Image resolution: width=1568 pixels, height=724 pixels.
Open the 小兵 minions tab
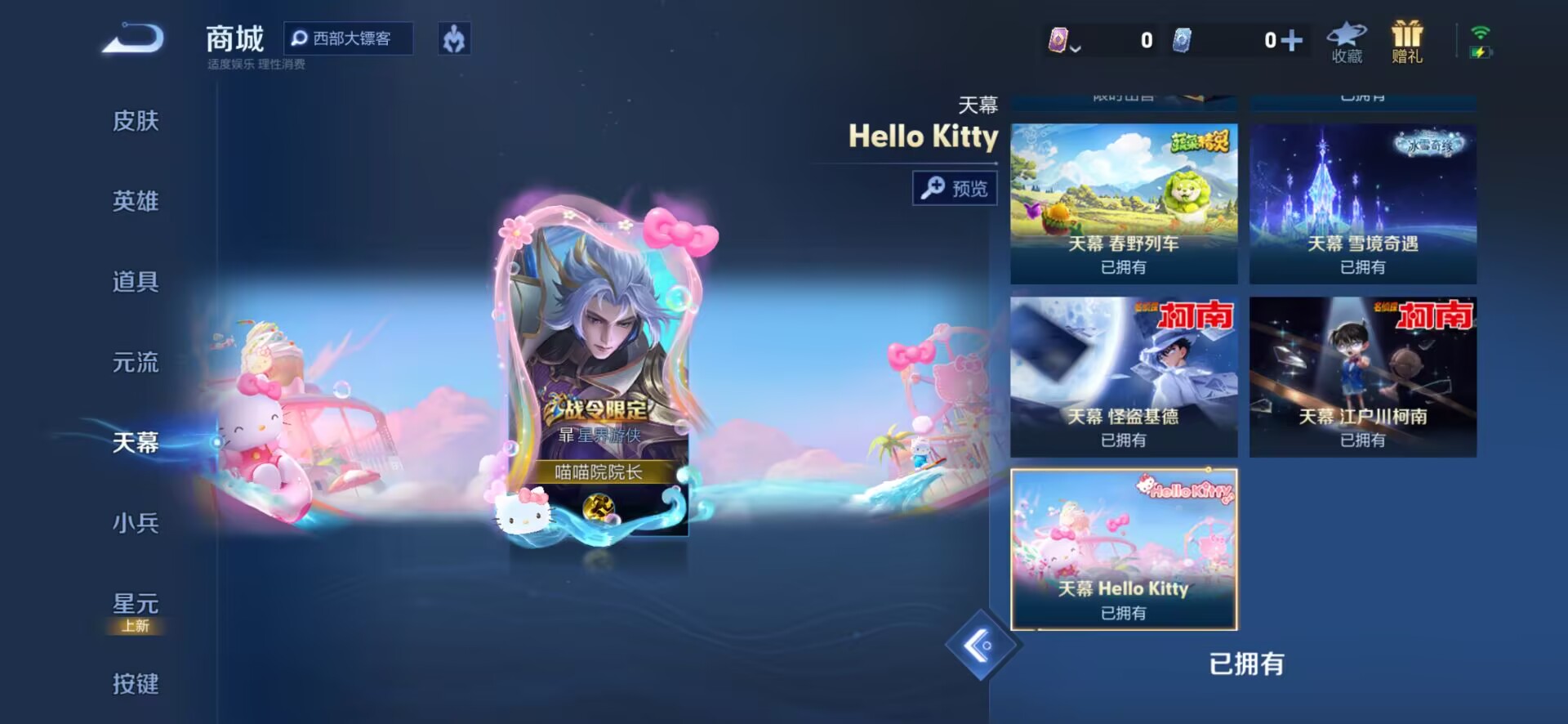[136, 523]
